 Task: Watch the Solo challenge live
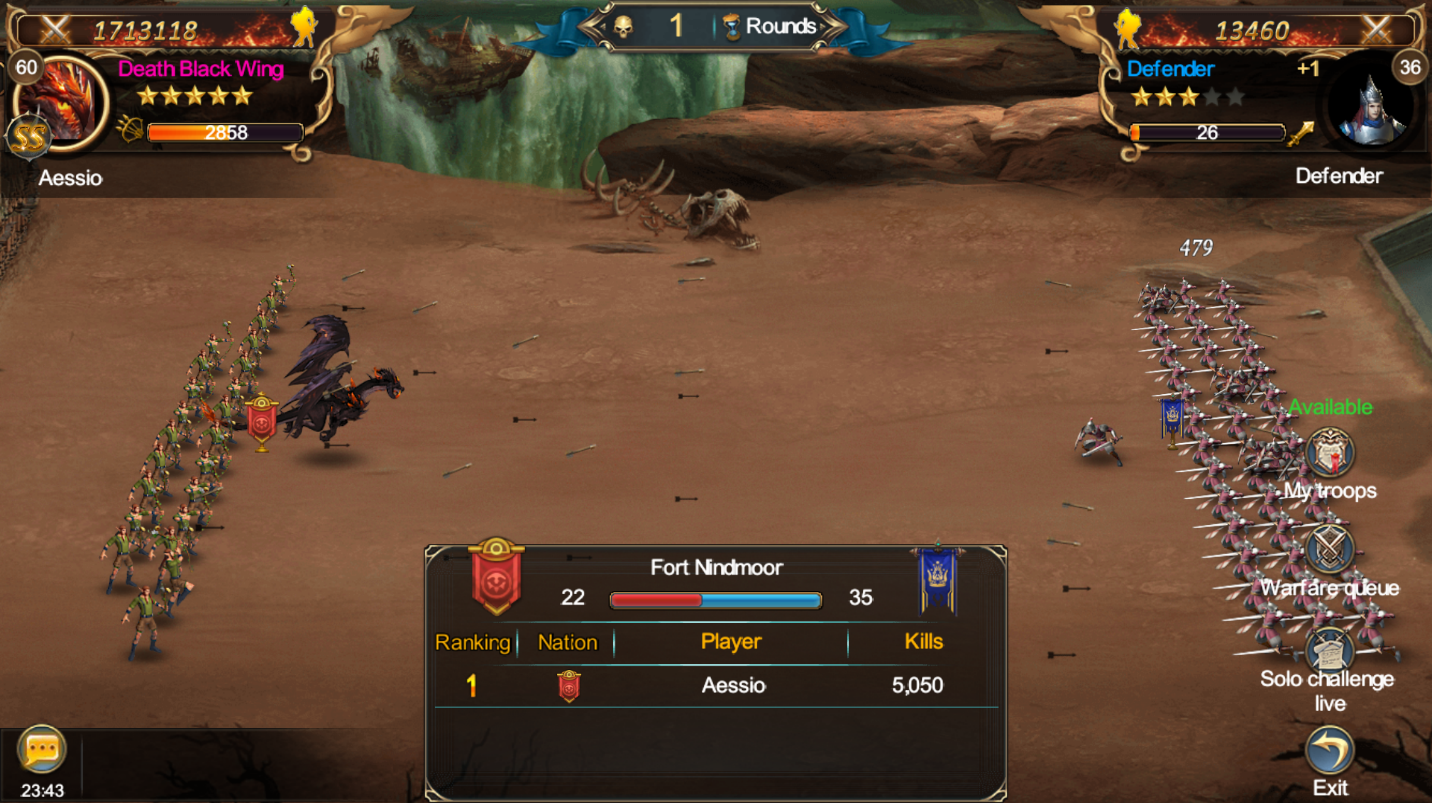[1330, 651]
